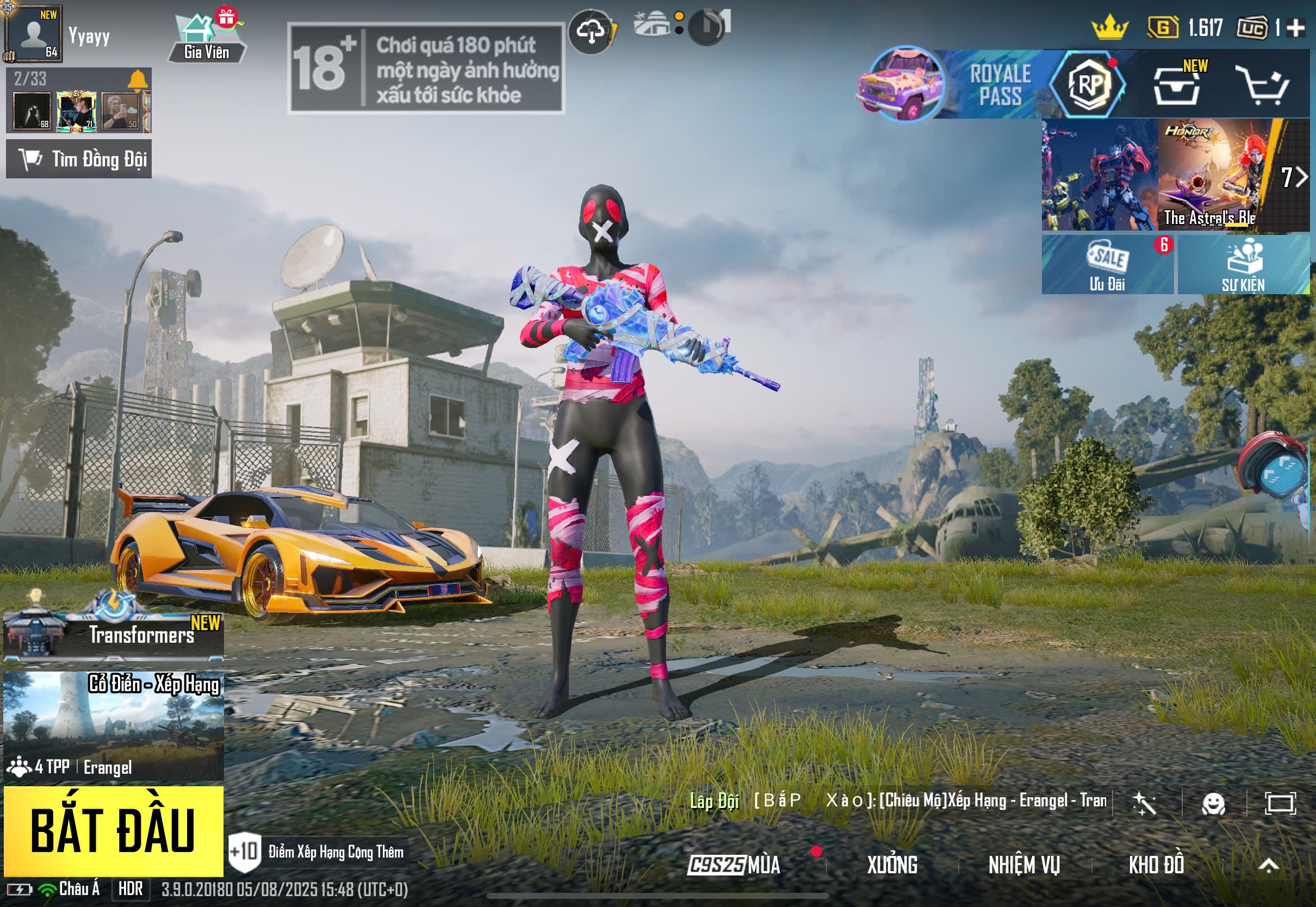Image resolution: width=1316 pixels, height=907 pixels.
Task: Start the match with BẮT ĐẦU
Action: [113, 830]
